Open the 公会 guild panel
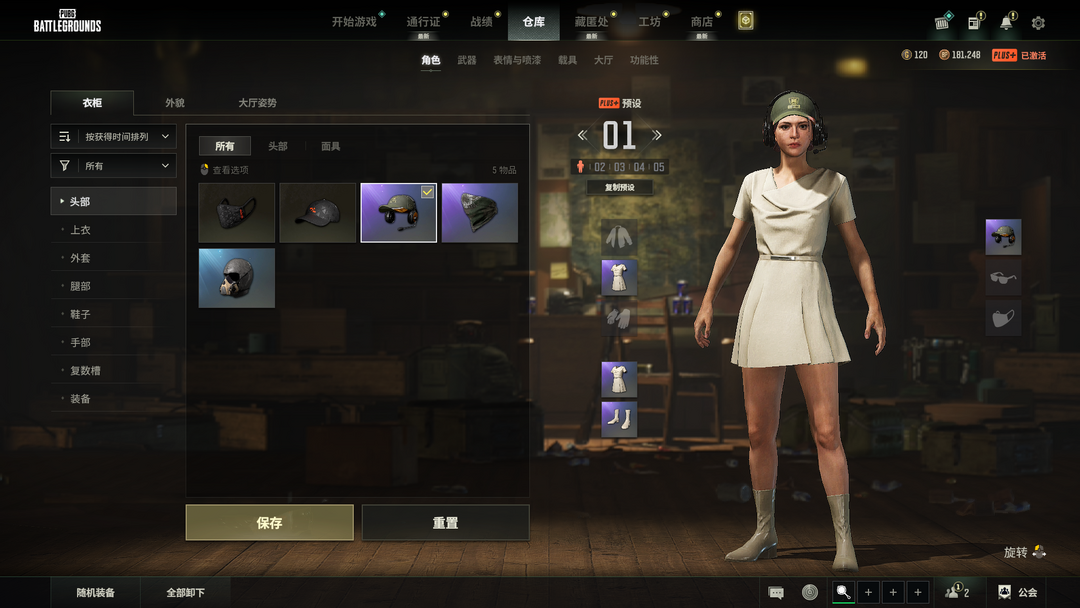The width and height of the screenshot is (1080, 608). (x=1018, y=592)
